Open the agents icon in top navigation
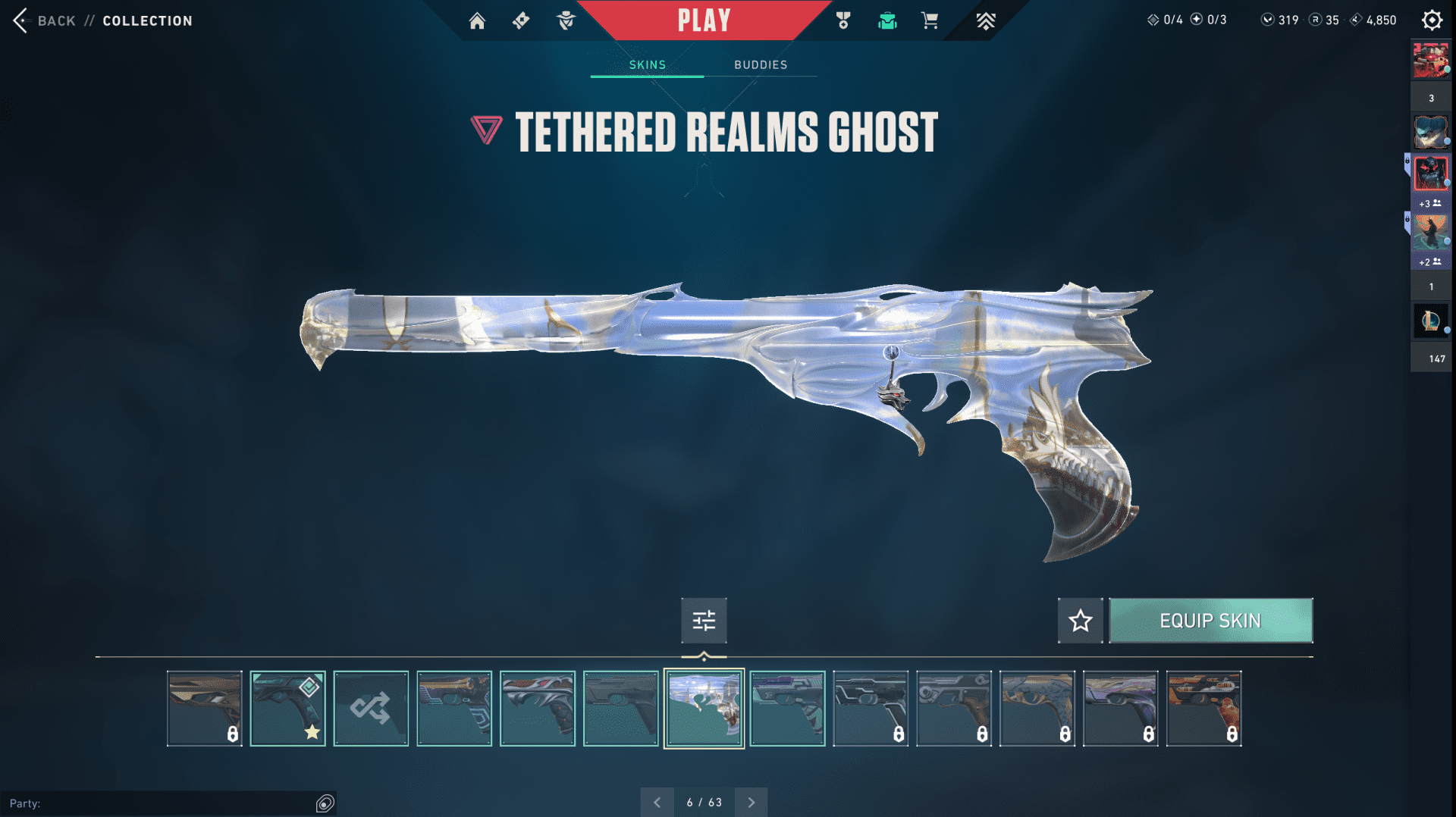Viewport: 1456px width, 817px height. [x=566, y=20]
